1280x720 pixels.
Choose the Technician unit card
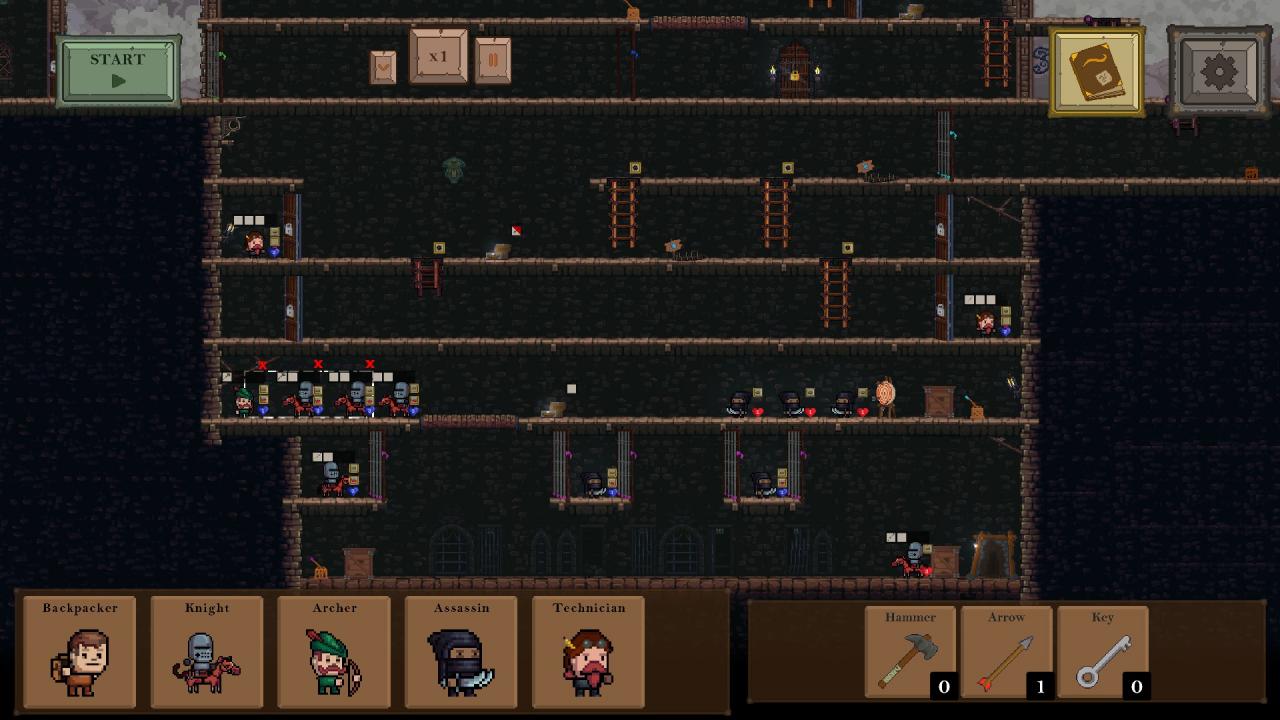click(588, 652)
